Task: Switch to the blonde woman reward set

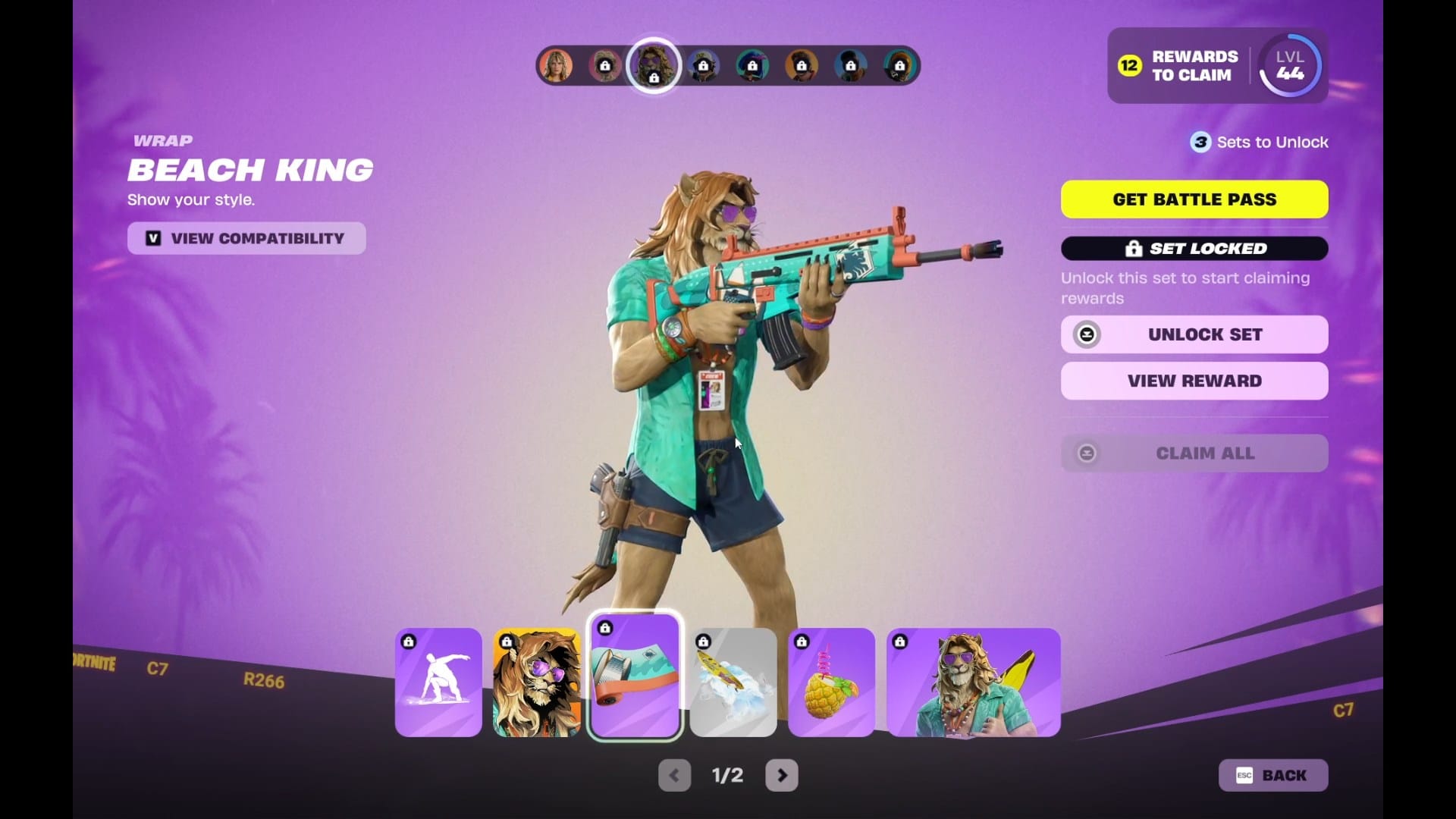Action: point(556,66)
